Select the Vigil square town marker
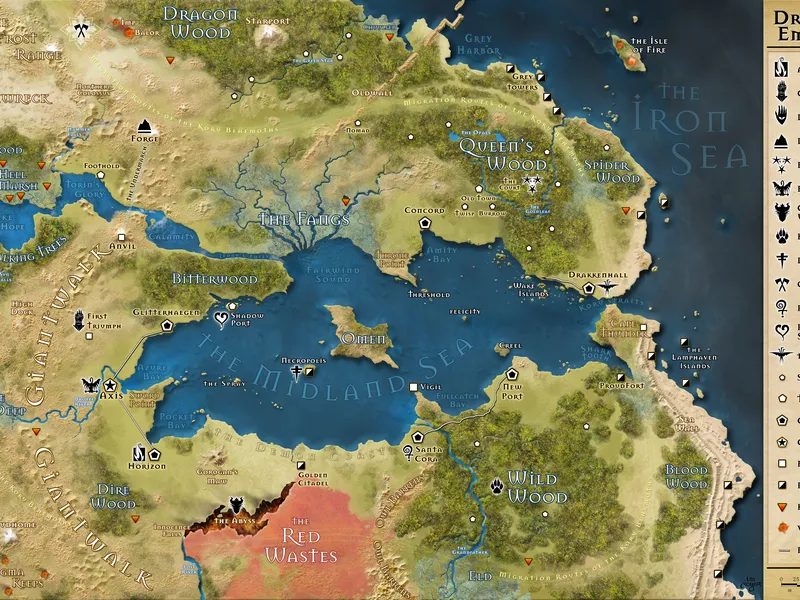Image resolution: width=800 pixels, height=600 pixels. coord(412,386)
